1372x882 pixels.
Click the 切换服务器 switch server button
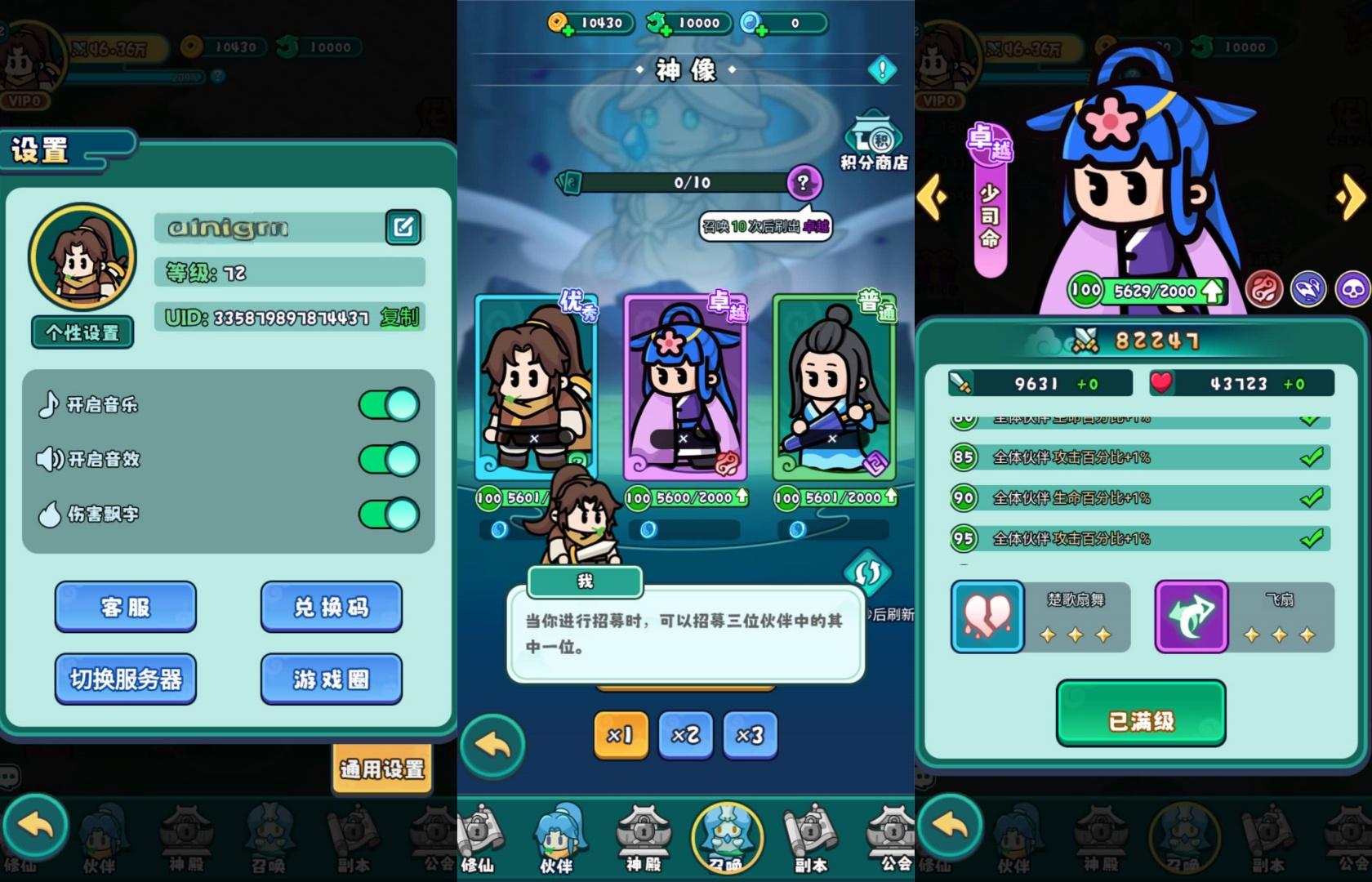tap(126, 679)
